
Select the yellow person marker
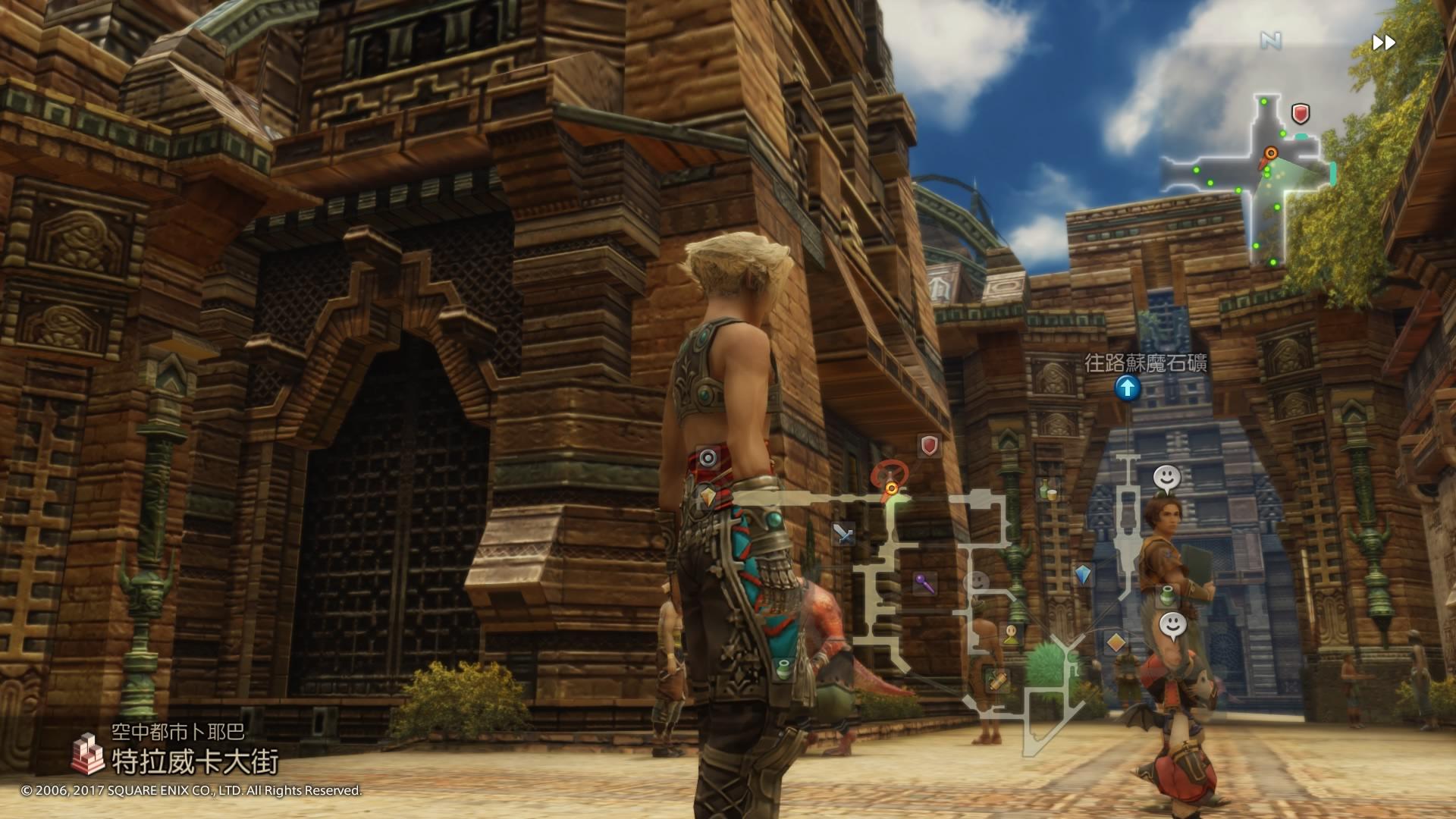coord(1010,634)
